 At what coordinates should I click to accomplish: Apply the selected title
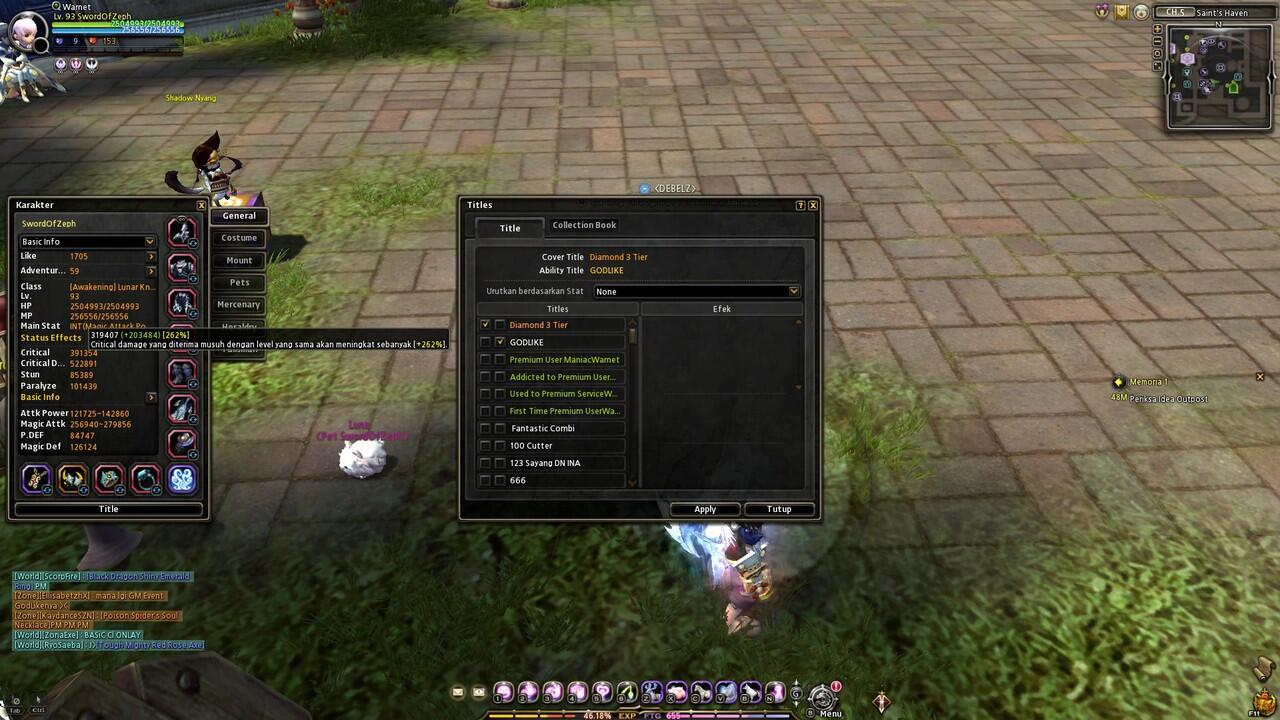click(x=705, y=509)
